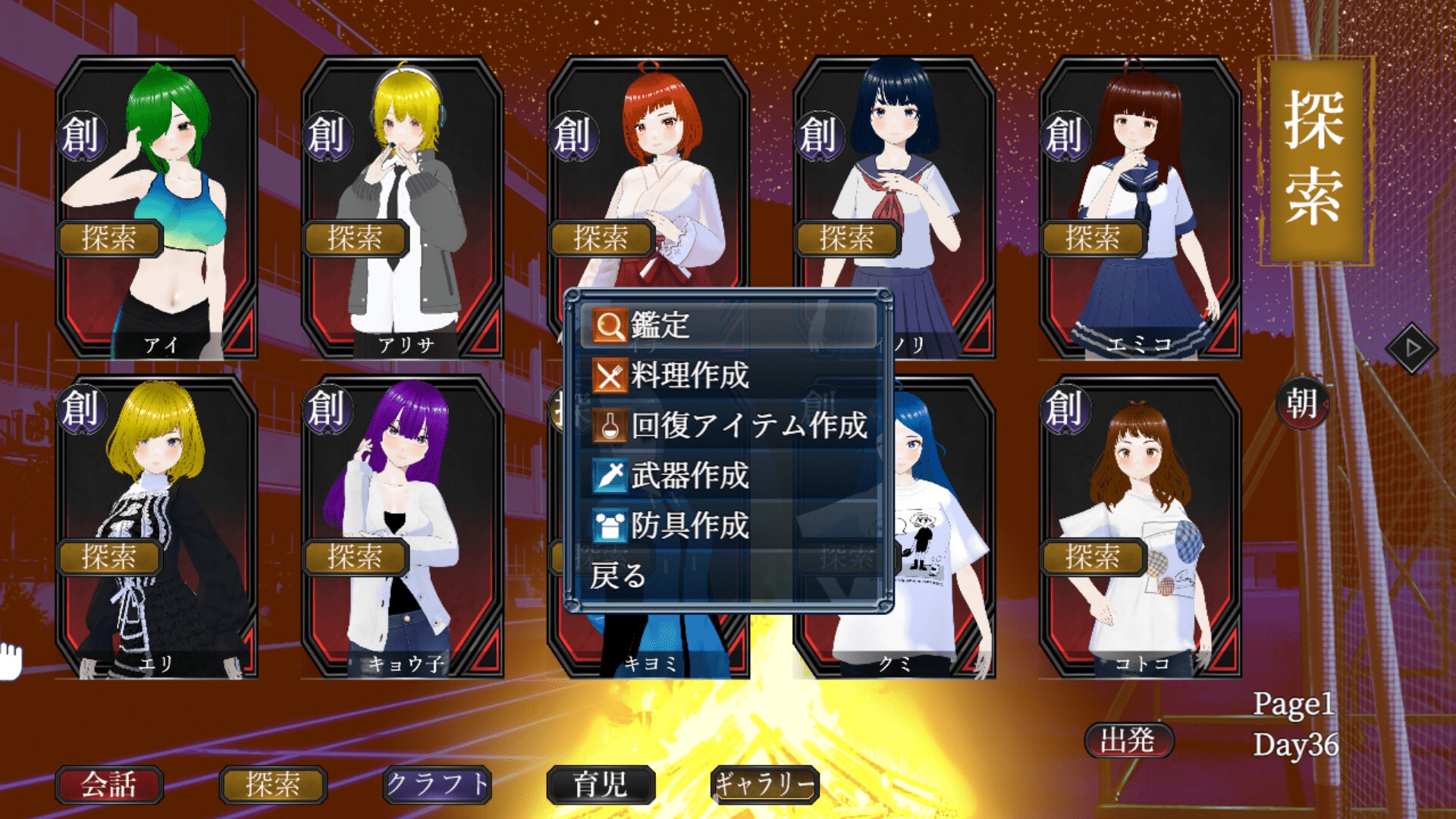Click the 創 badge on コトコ's card
The width and height of the screenshot is (1456, 819).
click(1065, 408)
